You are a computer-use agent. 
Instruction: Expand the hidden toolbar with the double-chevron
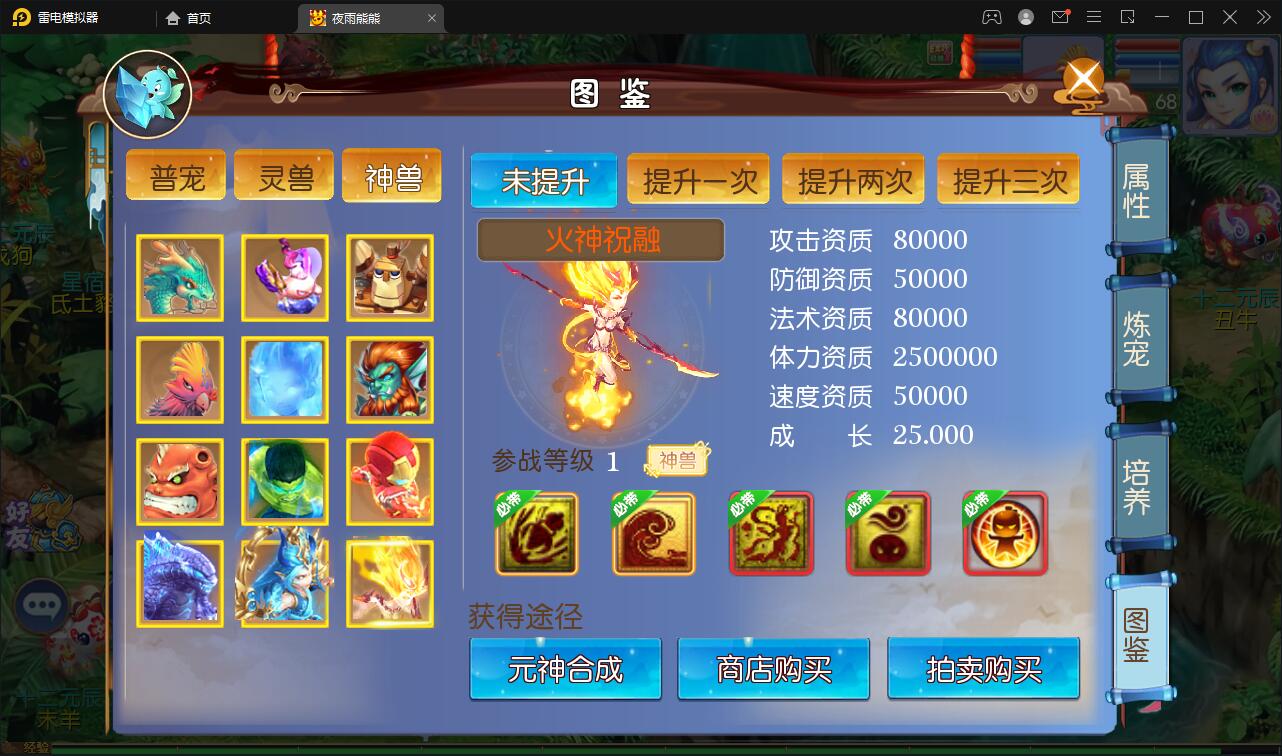1262,17
